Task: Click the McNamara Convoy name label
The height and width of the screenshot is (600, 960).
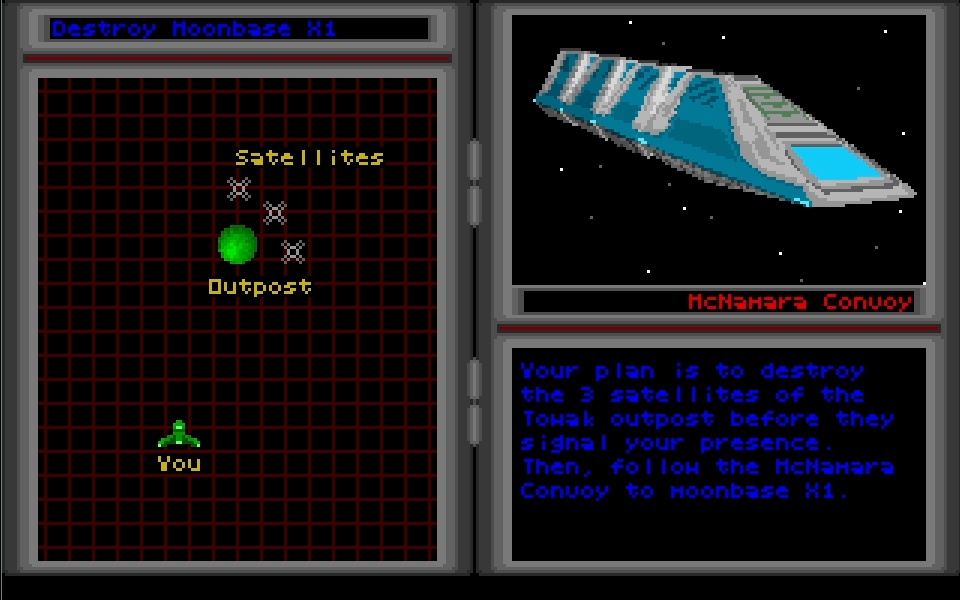Action: point(799,302)
